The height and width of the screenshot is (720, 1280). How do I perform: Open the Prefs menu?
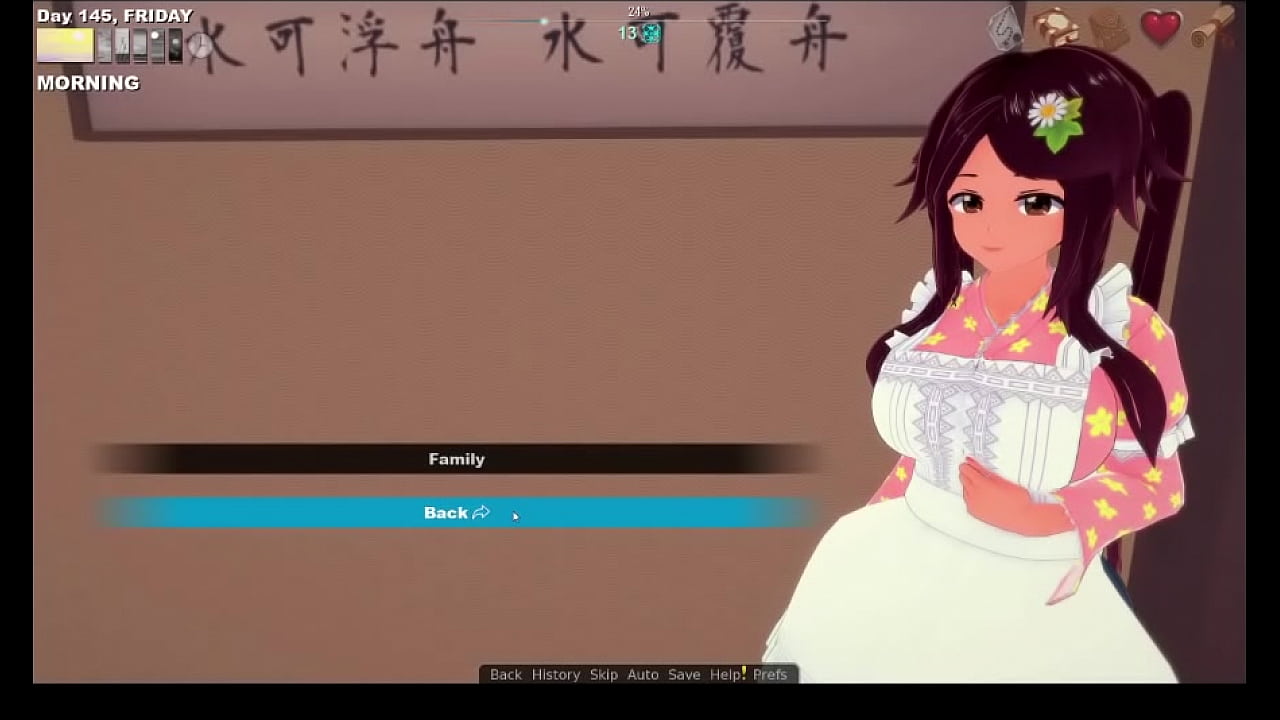770,674
